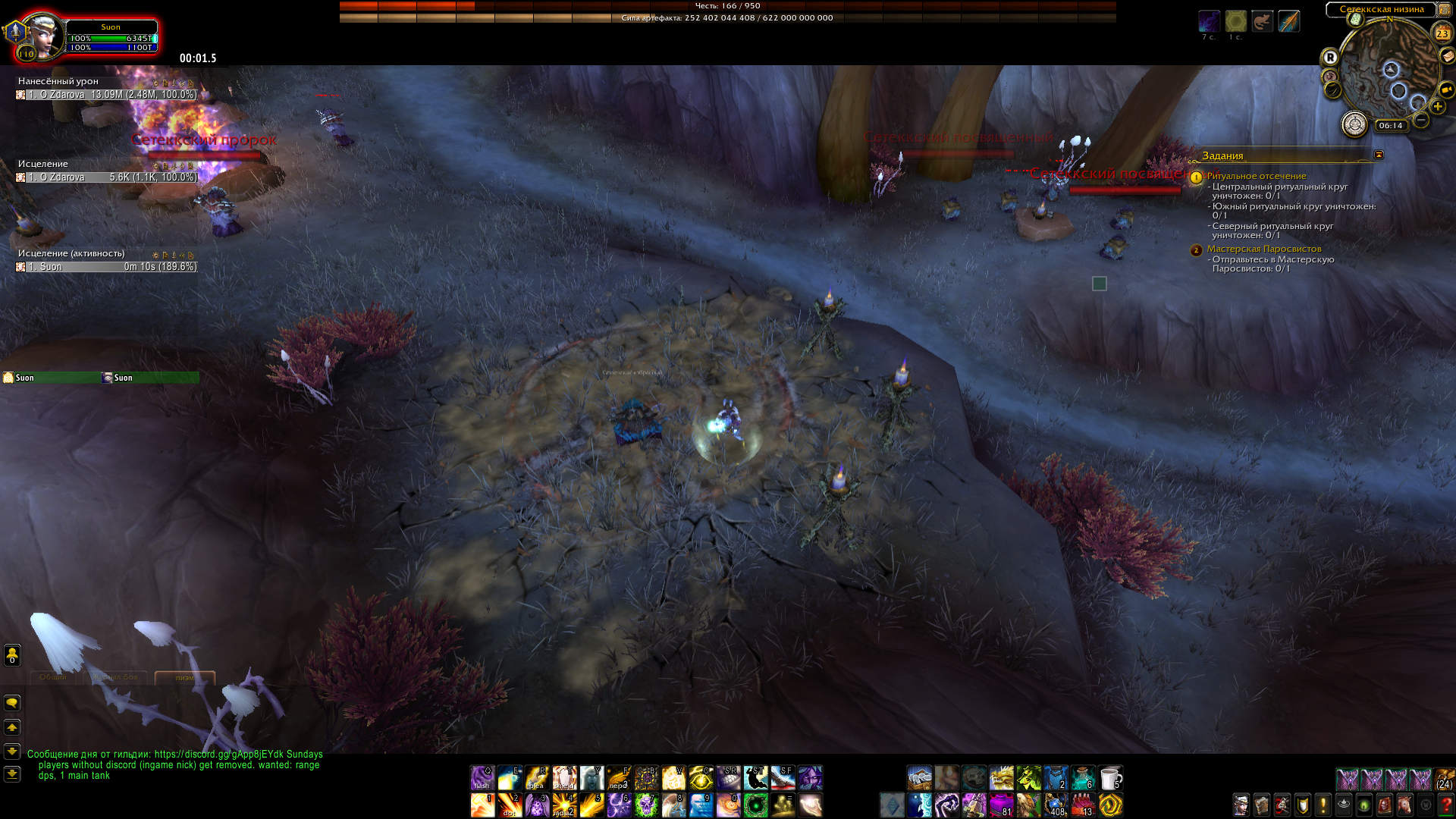Use the white coffee mug item slot
Viewport: 1456px width, 819px height.
(x=1110, y=778)
